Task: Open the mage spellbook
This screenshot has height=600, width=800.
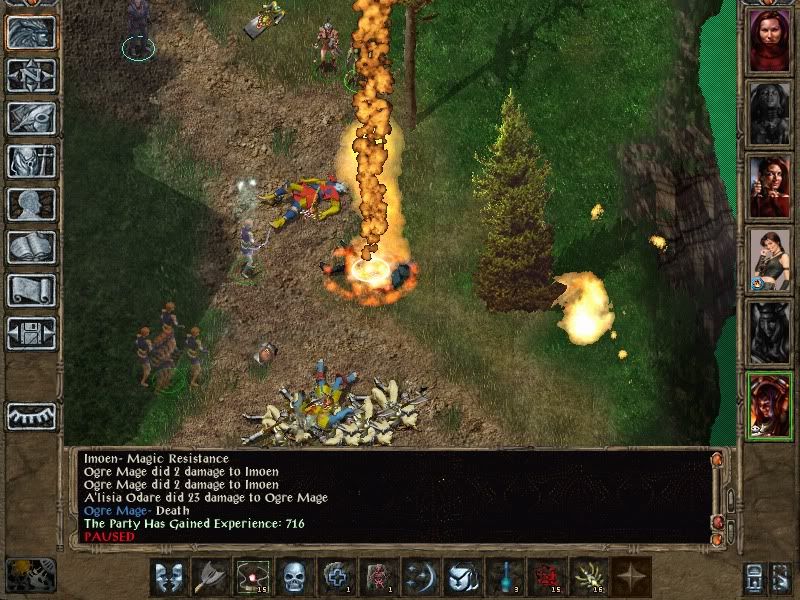Action: [x=31, y=247]
